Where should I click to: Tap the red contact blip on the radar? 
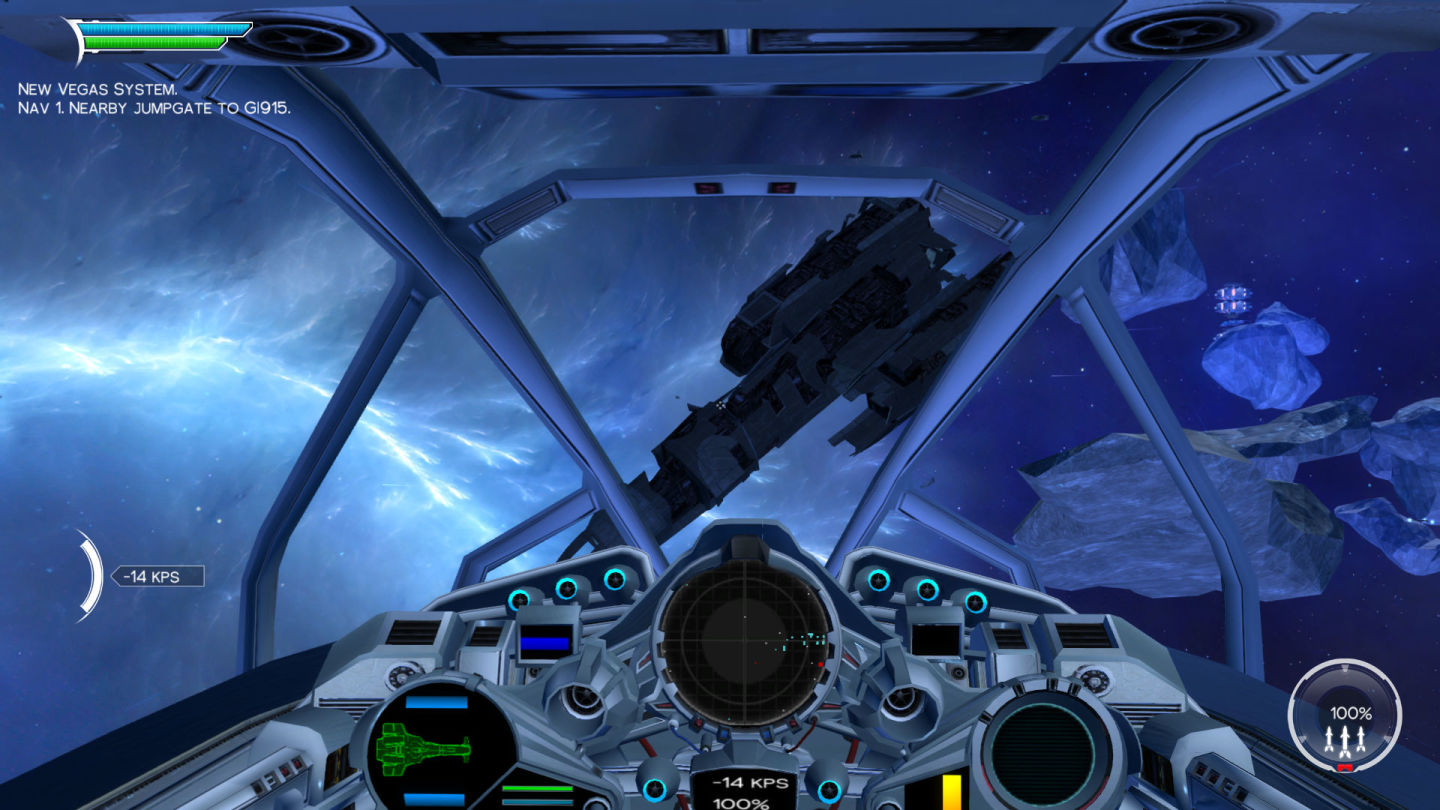point(820,664)
